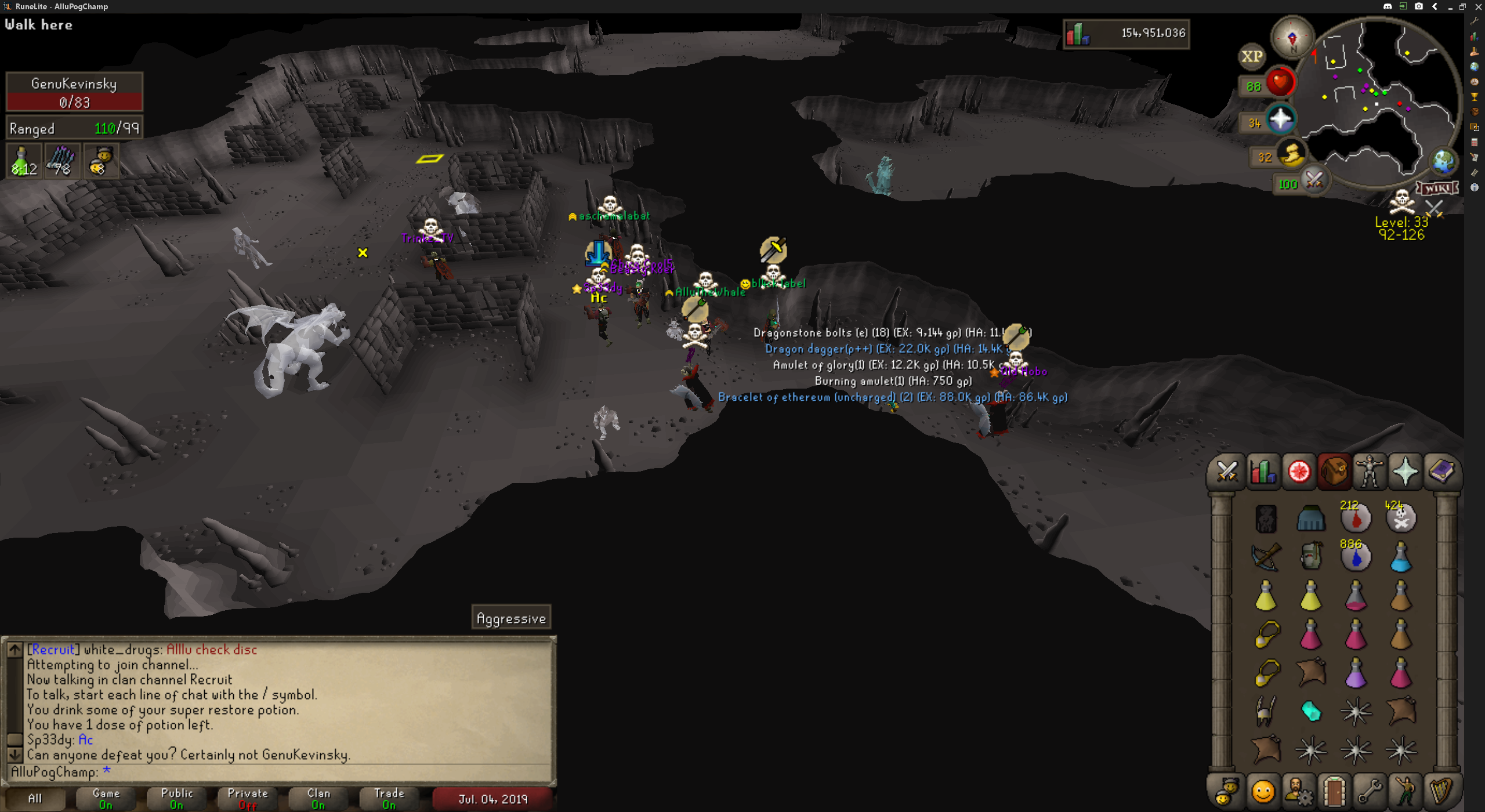Click the compass to face north
The height and width of the screenshot is (812, 1485).
[x=1292, y=38]
